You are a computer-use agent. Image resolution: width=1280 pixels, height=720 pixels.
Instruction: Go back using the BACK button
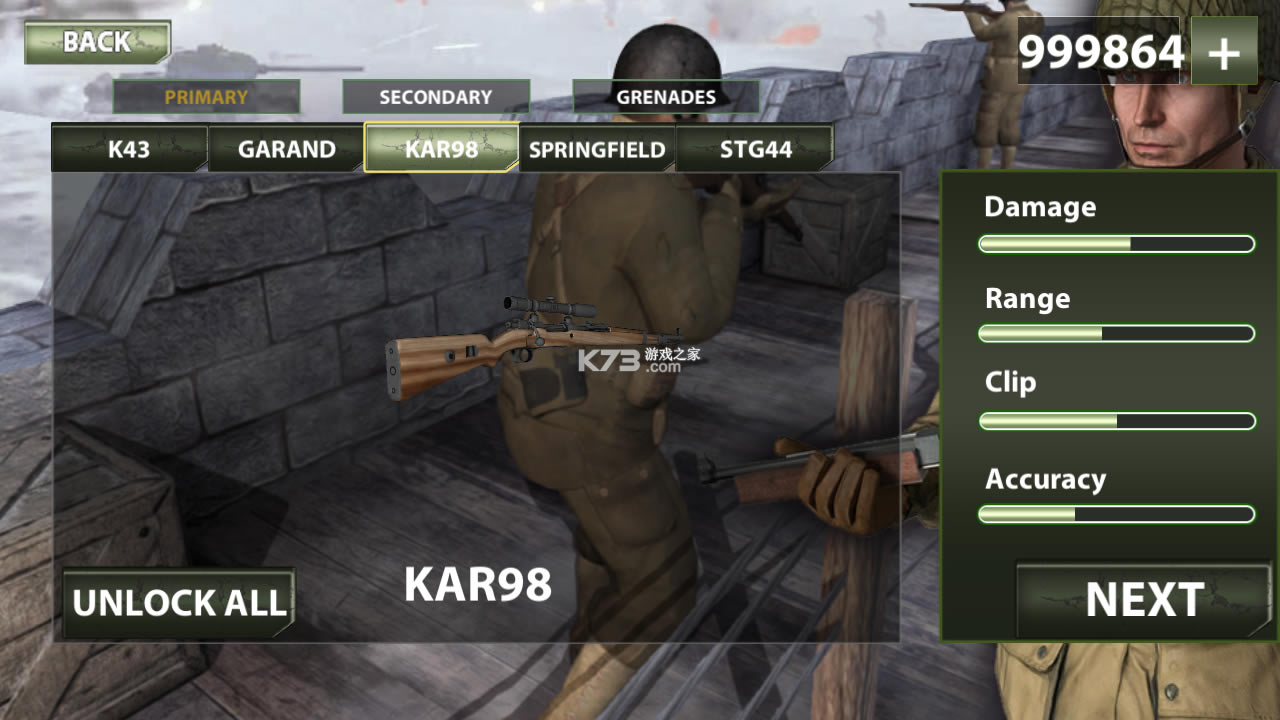97,42
